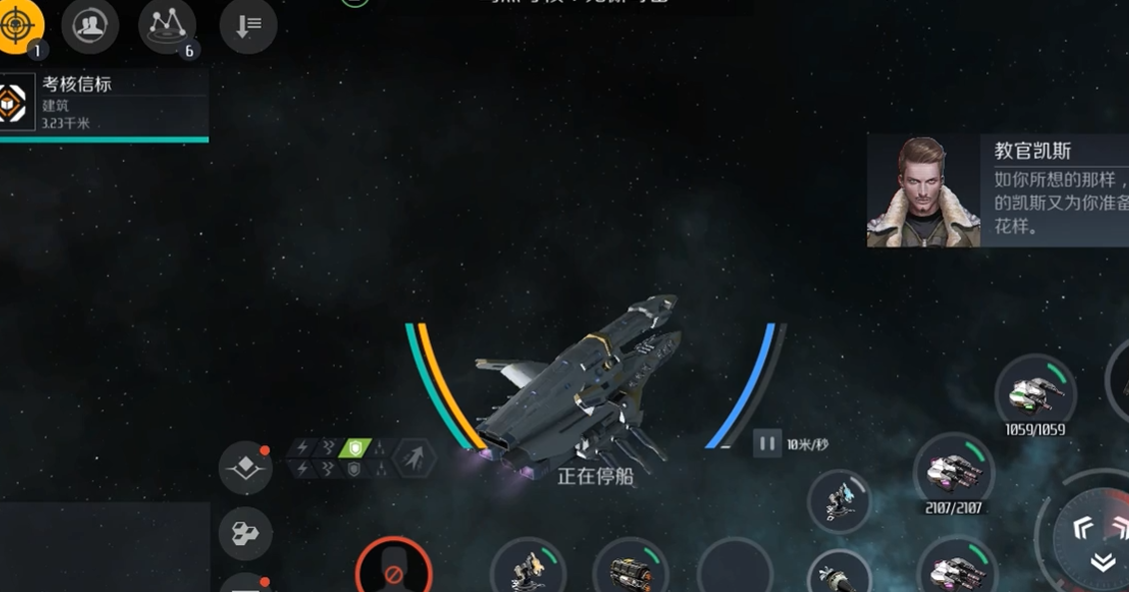
Task: Activate the weapon module showing 1059/1059
Action: [1035, 393]
